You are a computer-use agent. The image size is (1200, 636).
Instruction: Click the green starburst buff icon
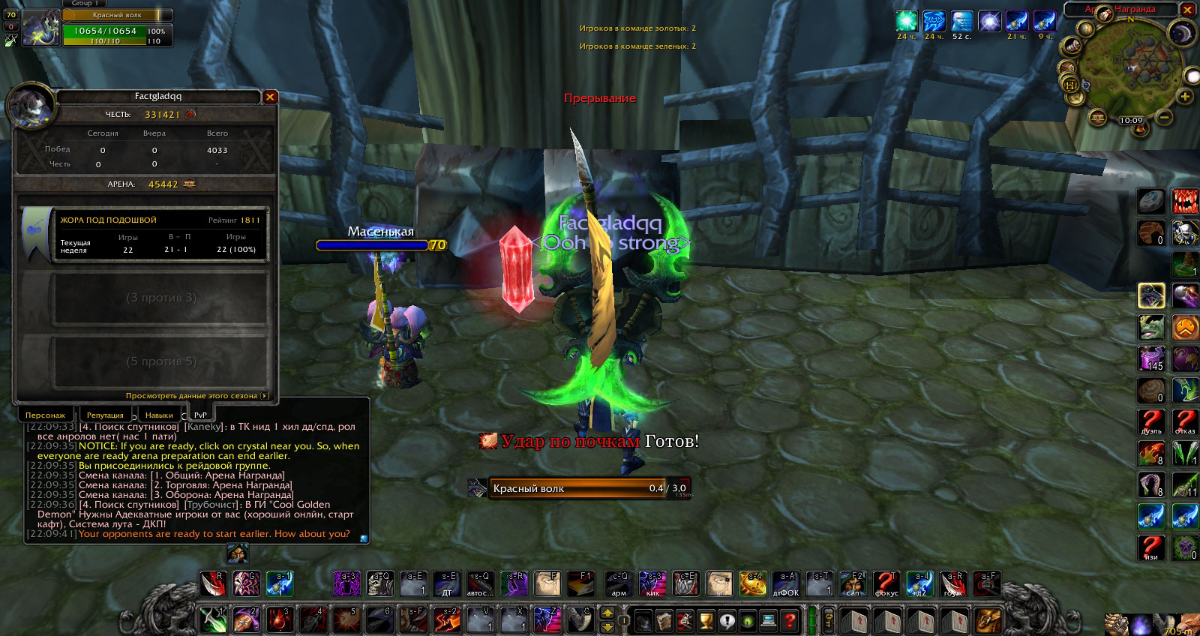click(907, 21)
